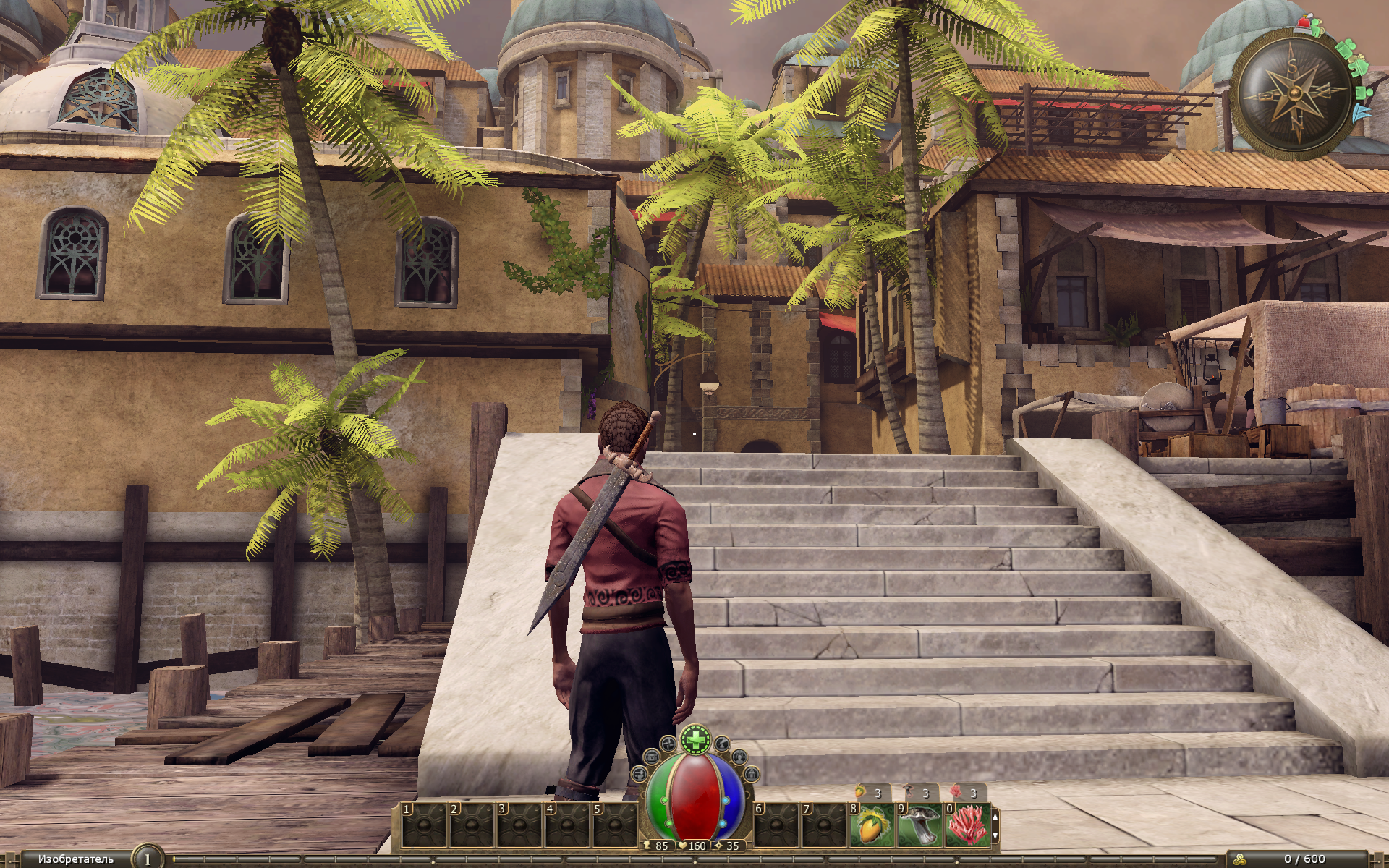The width and height of the screenshot is (1389, 868).
Task: Click the red service bell marker by compass
Action: [1303, 25]
